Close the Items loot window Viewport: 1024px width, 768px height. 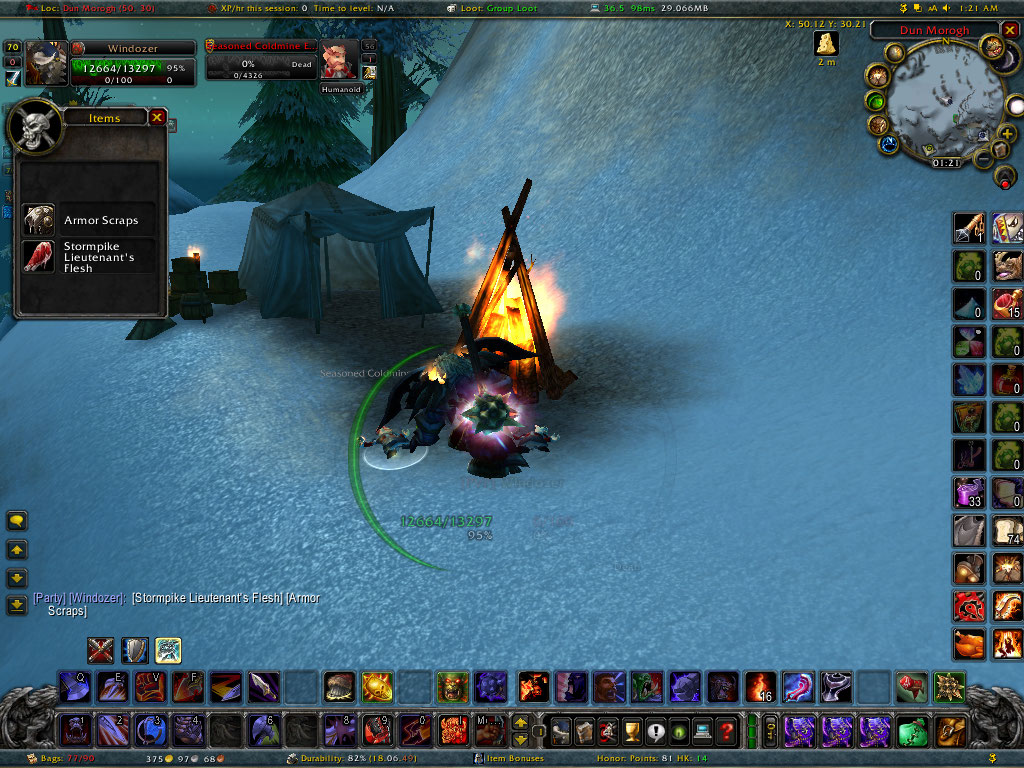click(157, 117)
